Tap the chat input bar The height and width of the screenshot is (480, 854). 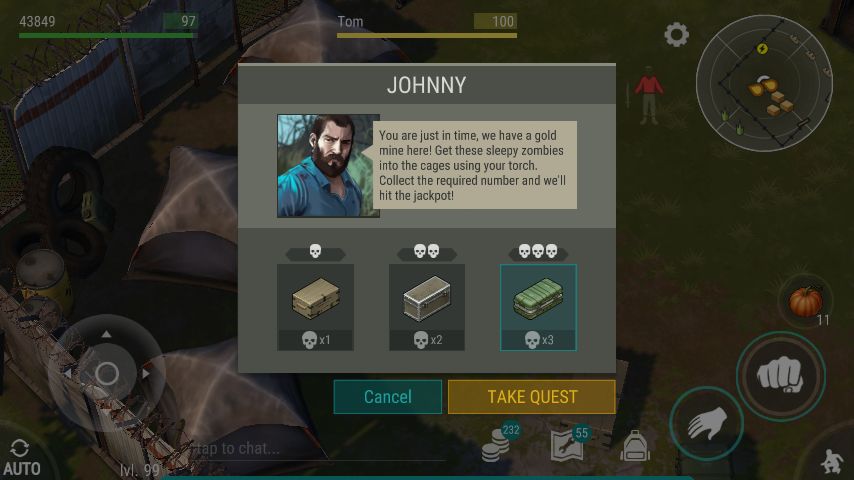[300, 449]
